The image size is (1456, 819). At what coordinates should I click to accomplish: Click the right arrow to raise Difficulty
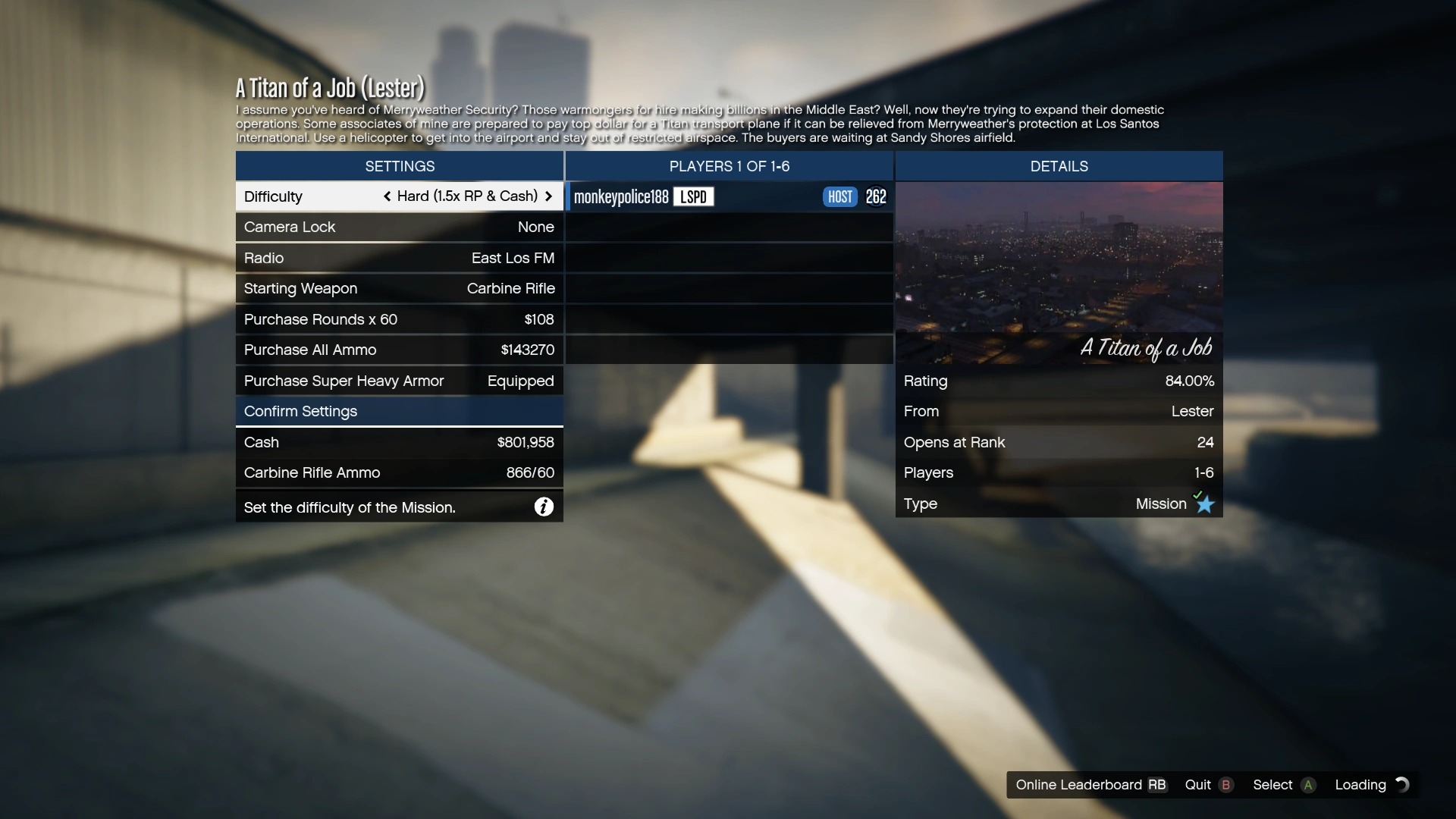point(549,196)
